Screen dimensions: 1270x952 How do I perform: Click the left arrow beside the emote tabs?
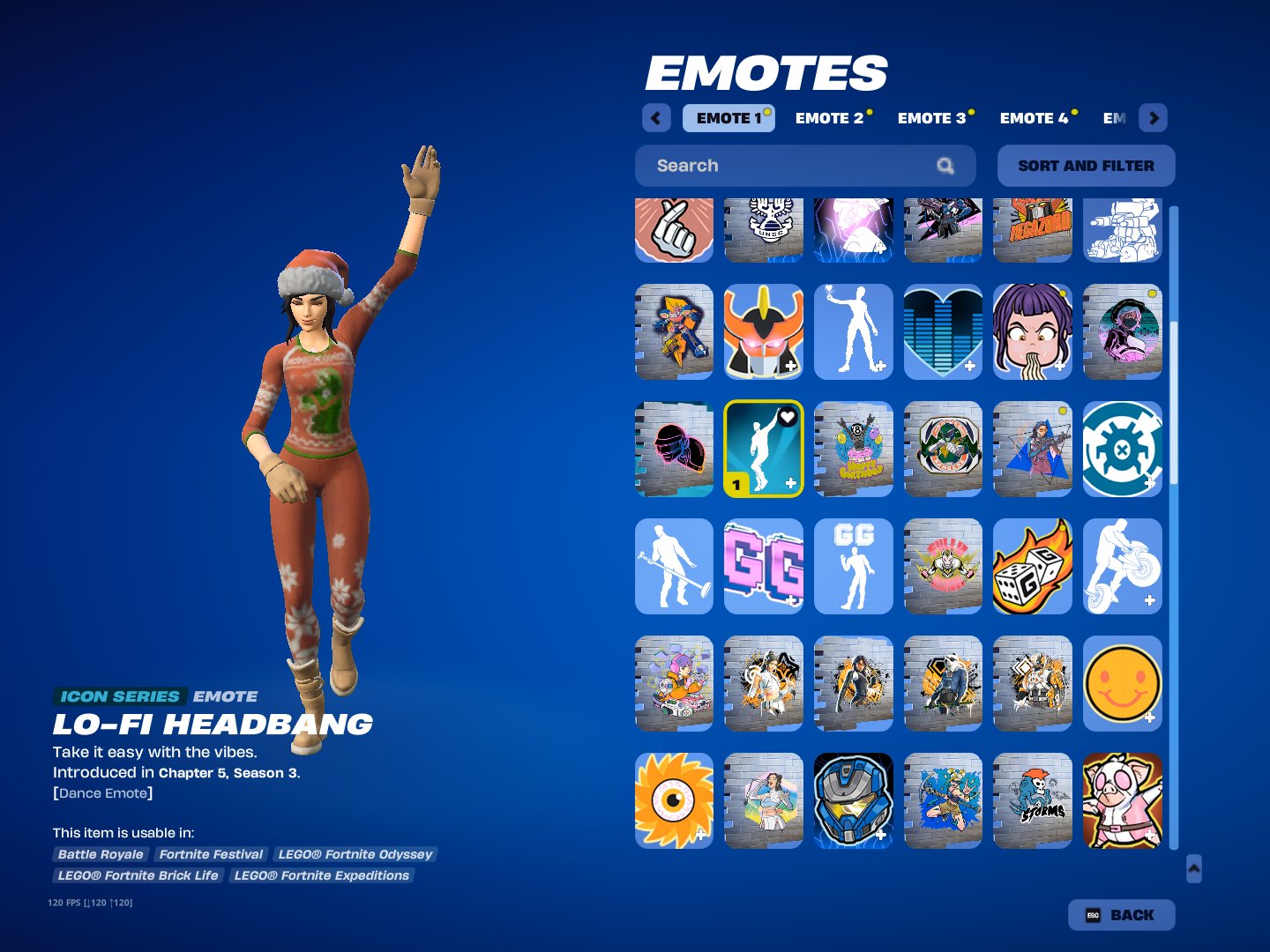pos(655,117)
